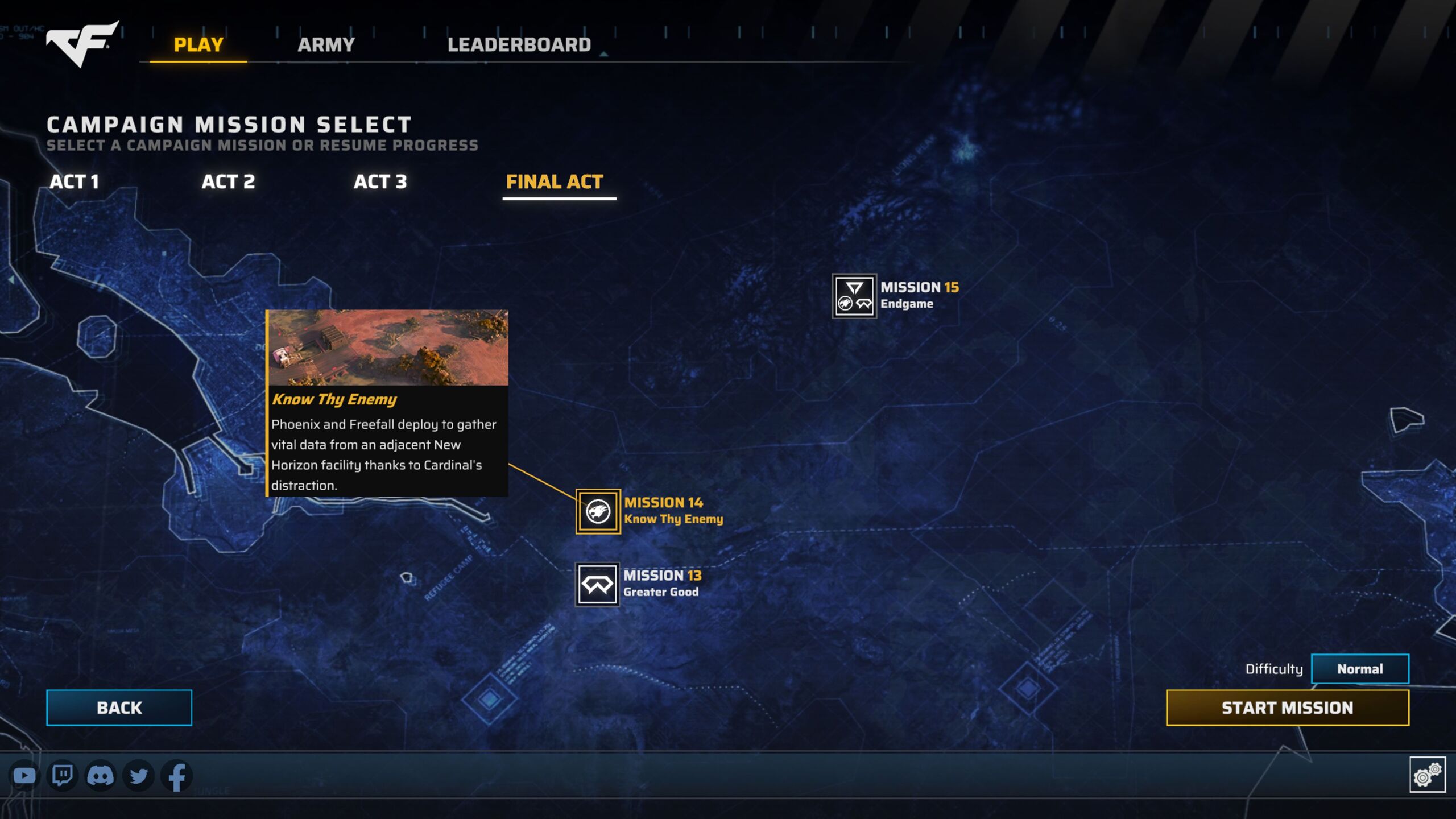The width and height of the screenshot is (1456, 819).
Task: Select Mission 14 Know Thy Enemy
Action: 598,511
